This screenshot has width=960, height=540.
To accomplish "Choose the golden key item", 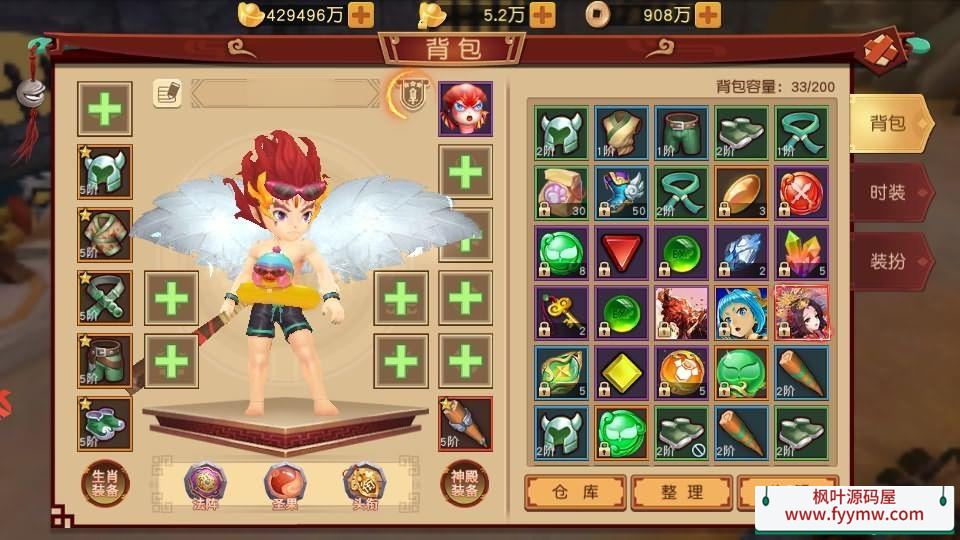I will pos(561,312).
